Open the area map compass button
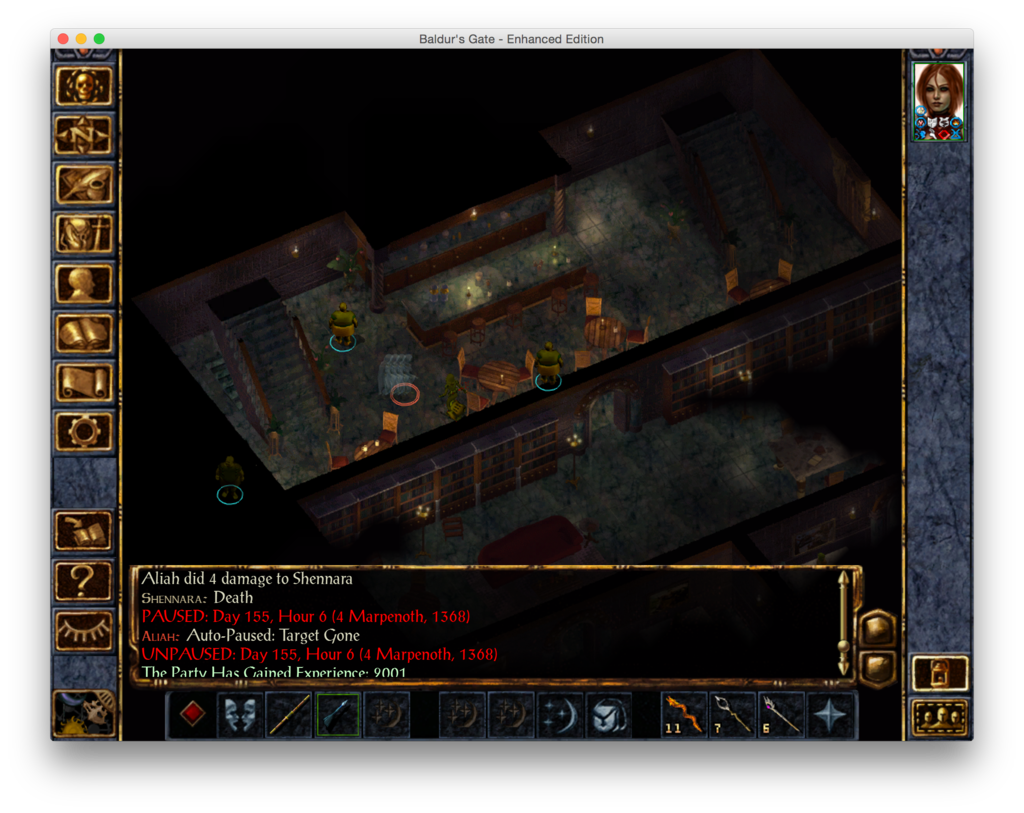Viewport: 1024px width, 813px height. pos(84,135)
